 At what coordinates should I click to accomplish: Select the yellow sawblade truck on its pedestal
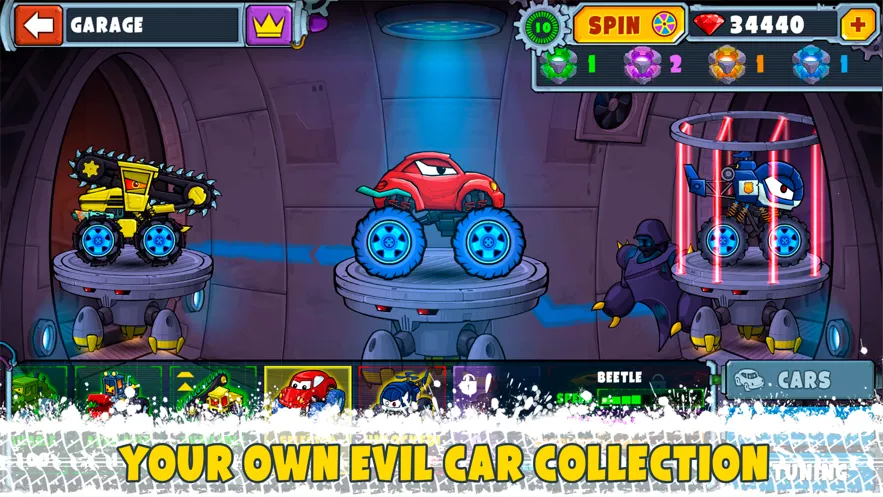point(135,213)
